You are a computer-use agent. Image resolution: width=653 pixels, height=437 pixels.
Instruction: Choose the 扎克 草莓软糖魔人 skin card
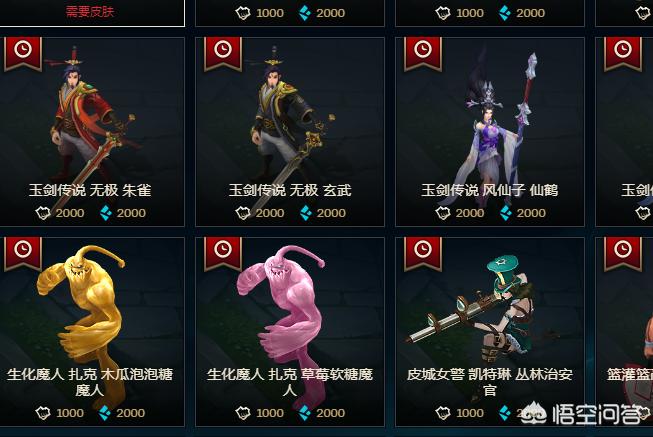pos(290,330)
